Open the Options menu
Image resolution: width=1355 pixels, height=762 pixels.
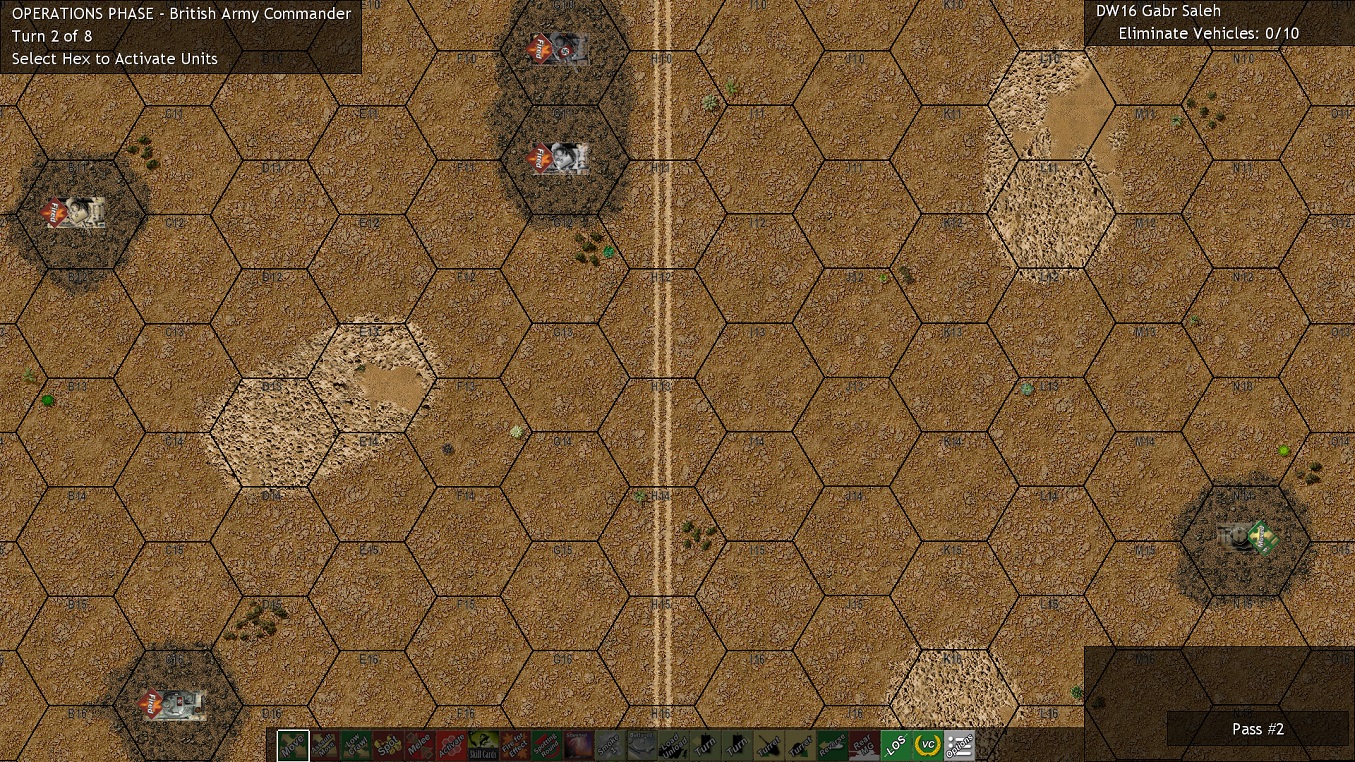click(x=961, y=744)
